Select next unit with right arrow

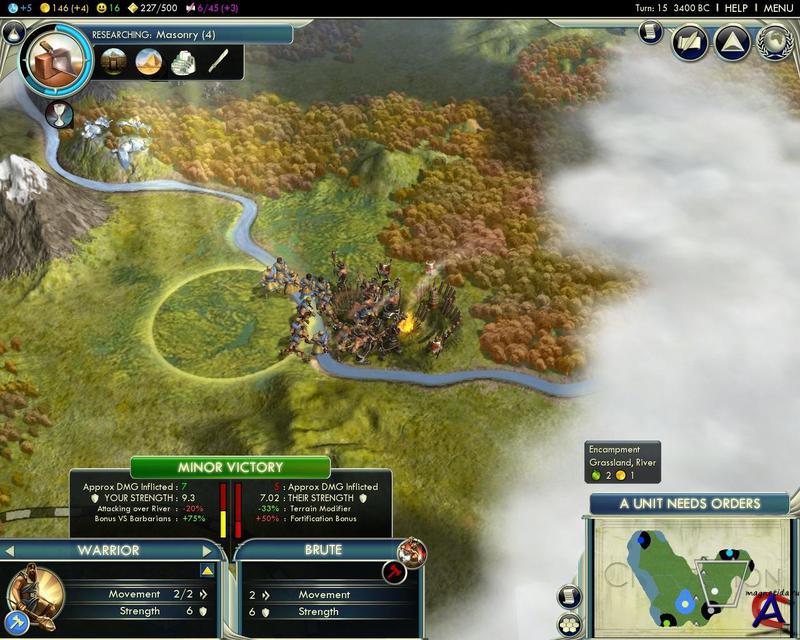[208, 550]
